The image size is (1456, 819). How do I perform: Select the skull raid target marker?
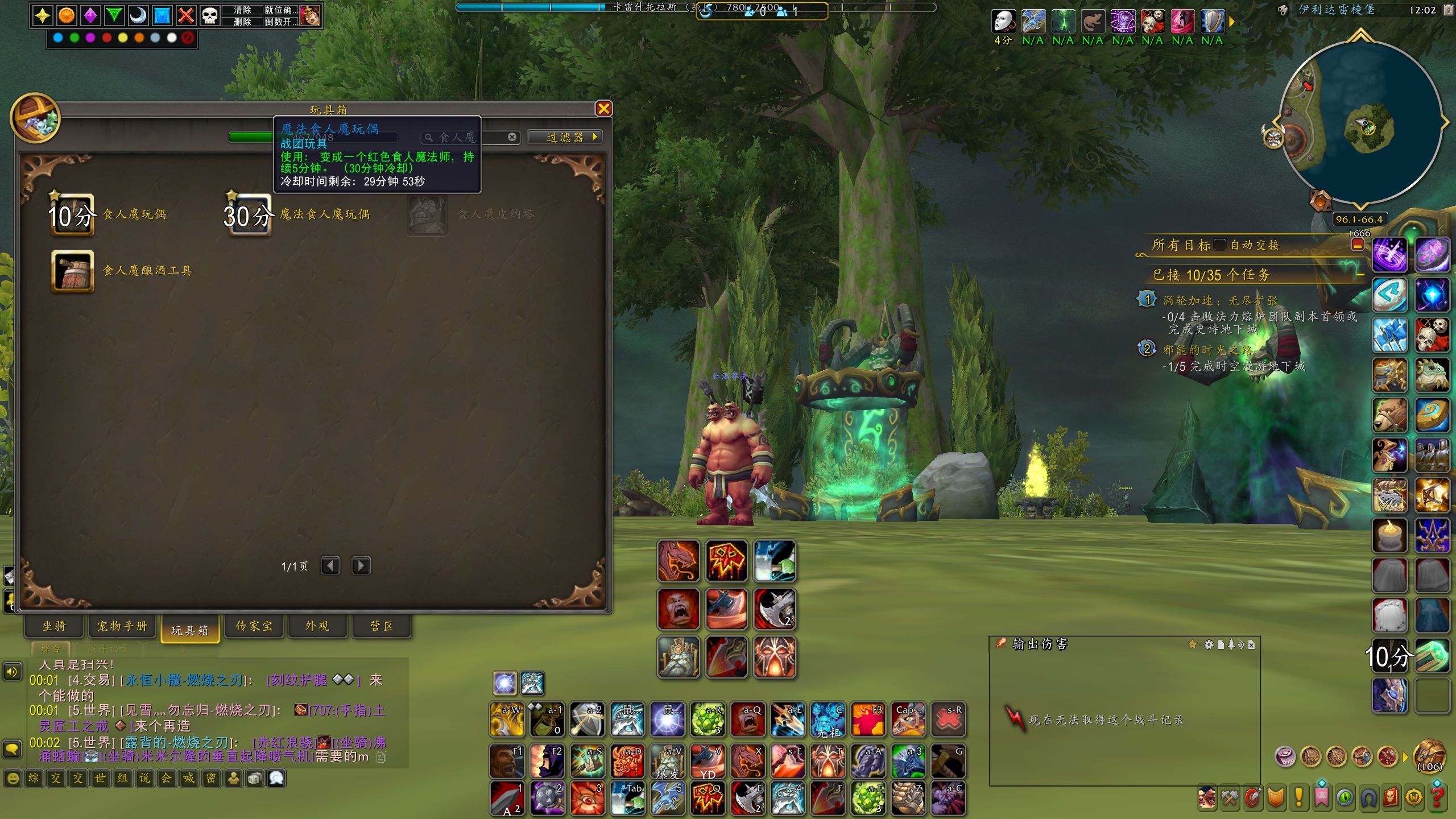pos(210,15)
